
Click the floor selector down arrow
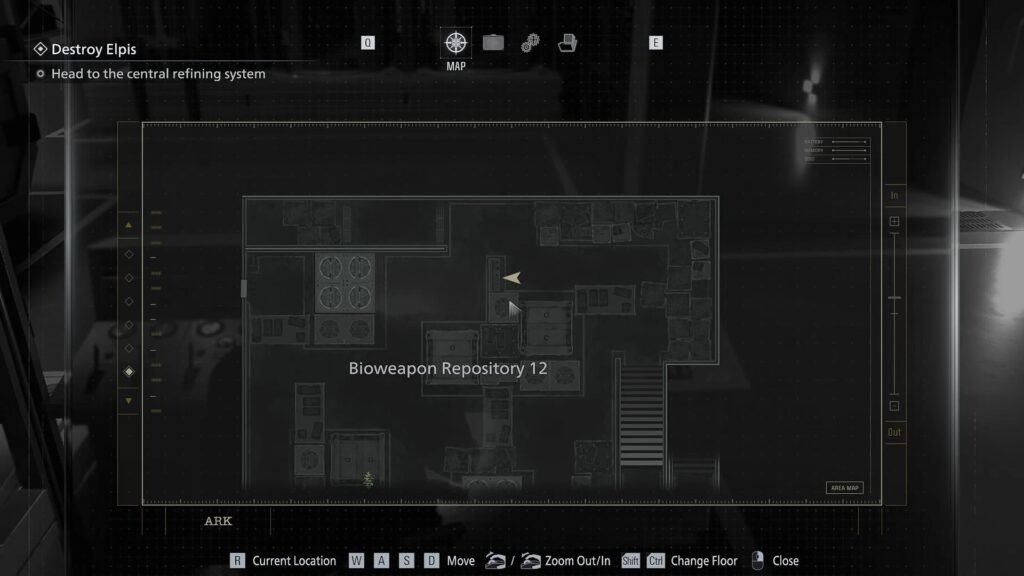pyautogui.click(x=128, y=400)
